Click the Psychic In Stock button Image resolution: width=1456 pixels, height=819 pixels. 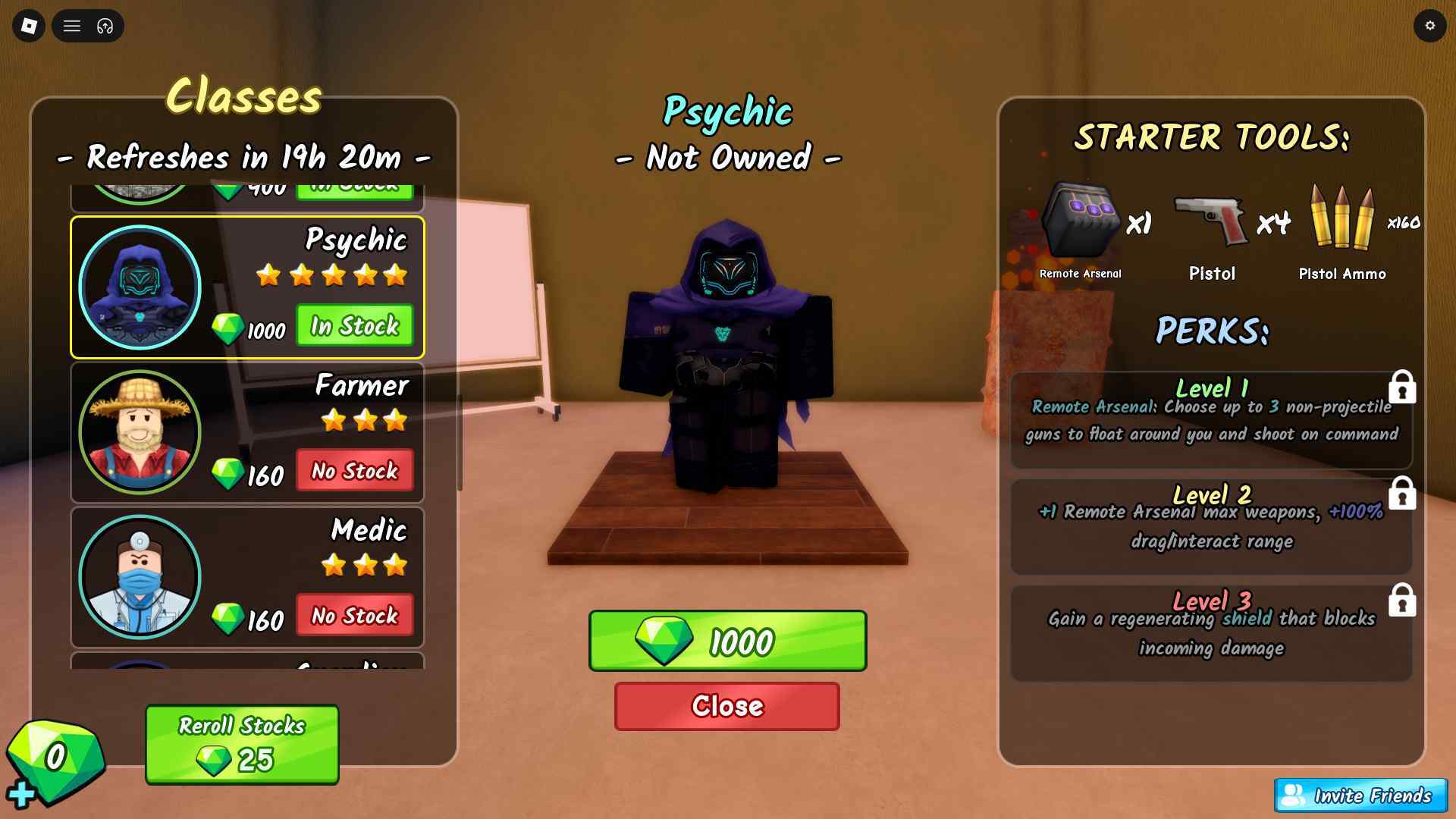pyautogui.click(x=354, y=326)
